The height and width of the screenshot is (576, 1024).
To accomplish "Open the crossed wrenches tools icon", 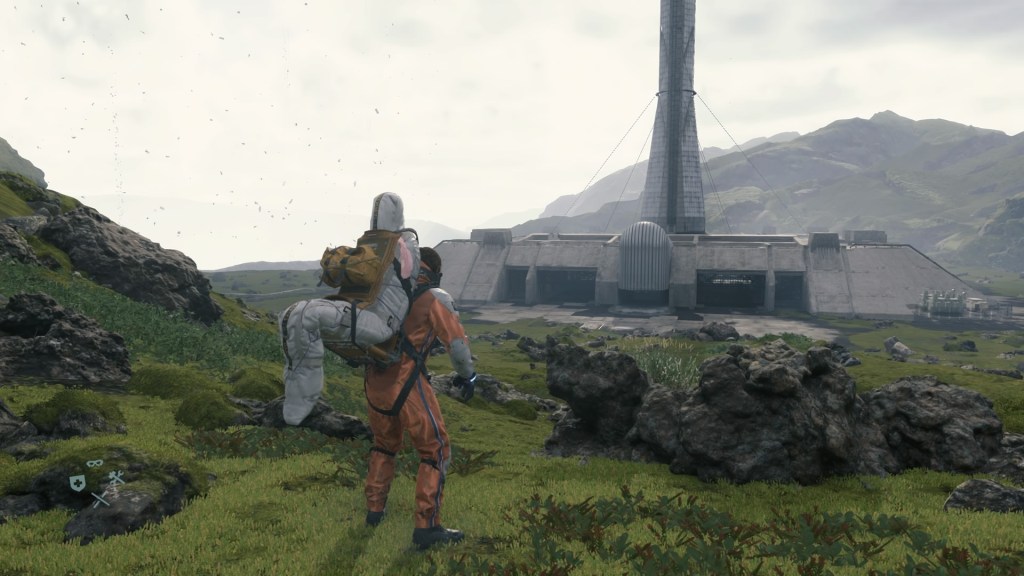I will pyautogui.click(x=115, y=479).
